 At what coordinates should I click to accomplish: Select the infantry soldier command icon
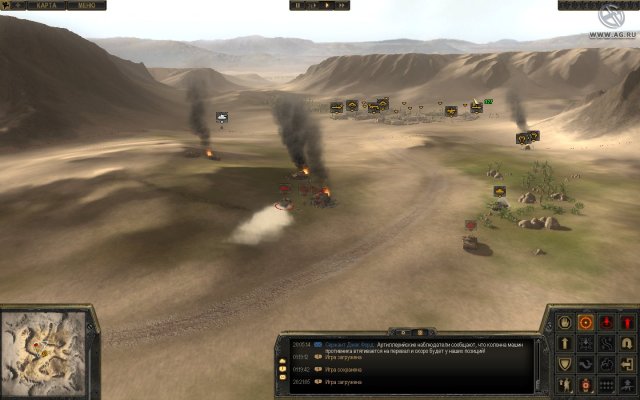point(565,386)
